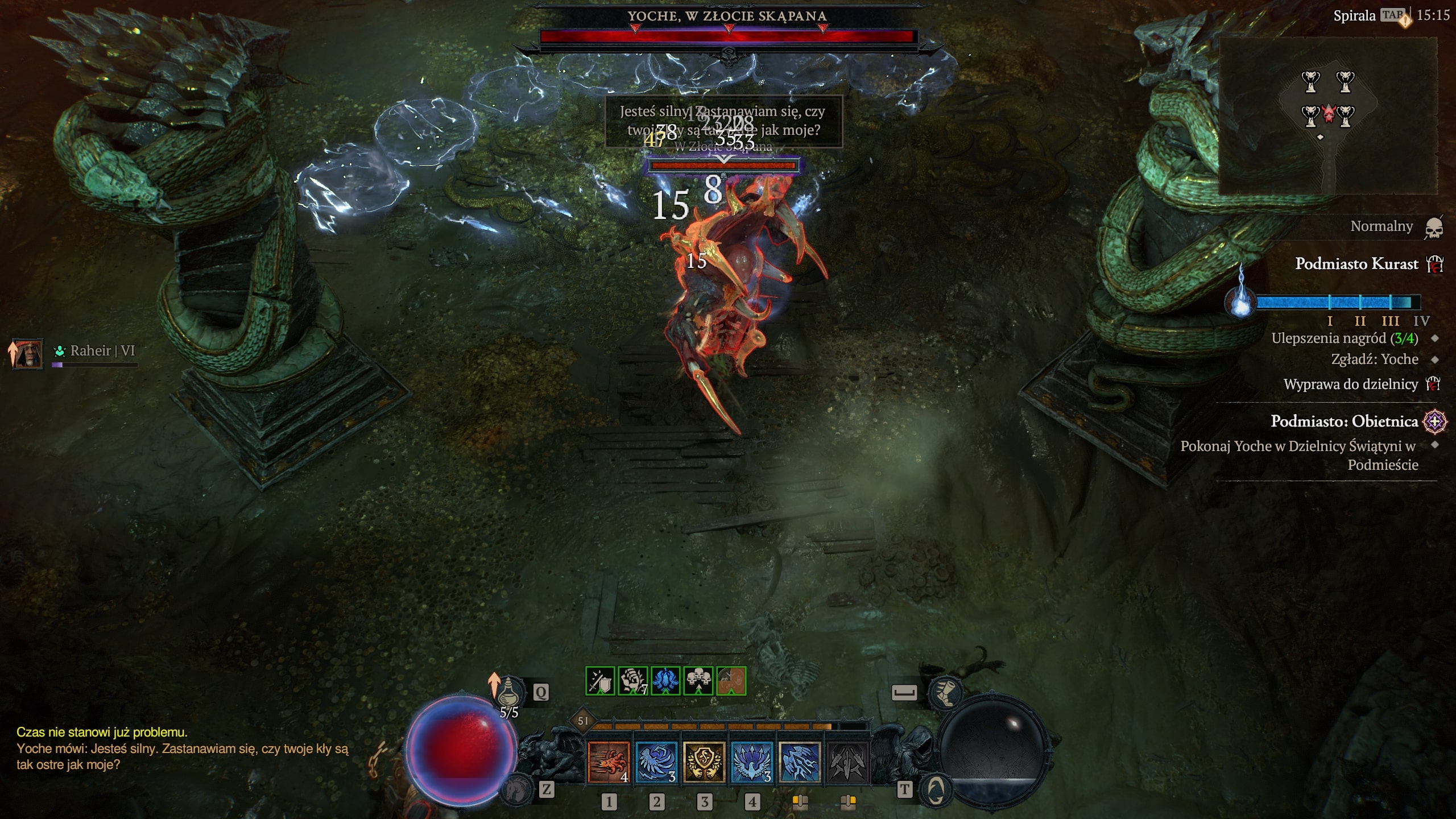Use the blue eagle with arrows skill

click(752, 762)
